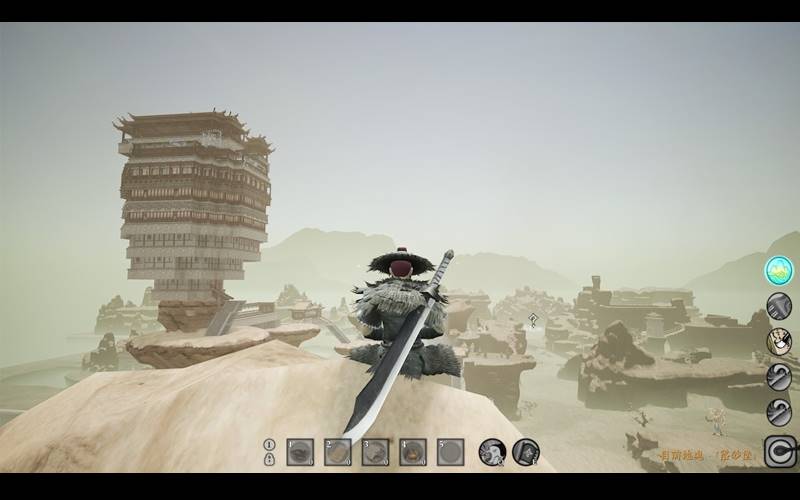Select hotbar slot 1 item
Image resolution: width=800 pixels, height=500 pixels.
click(300, 452)
